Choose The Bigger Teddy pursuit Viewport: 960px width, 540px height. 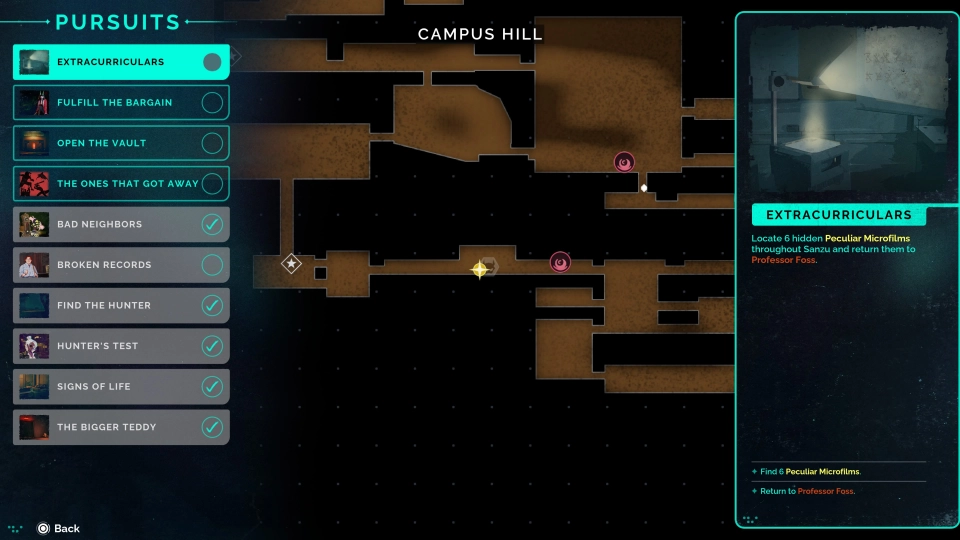pos(107,427)
